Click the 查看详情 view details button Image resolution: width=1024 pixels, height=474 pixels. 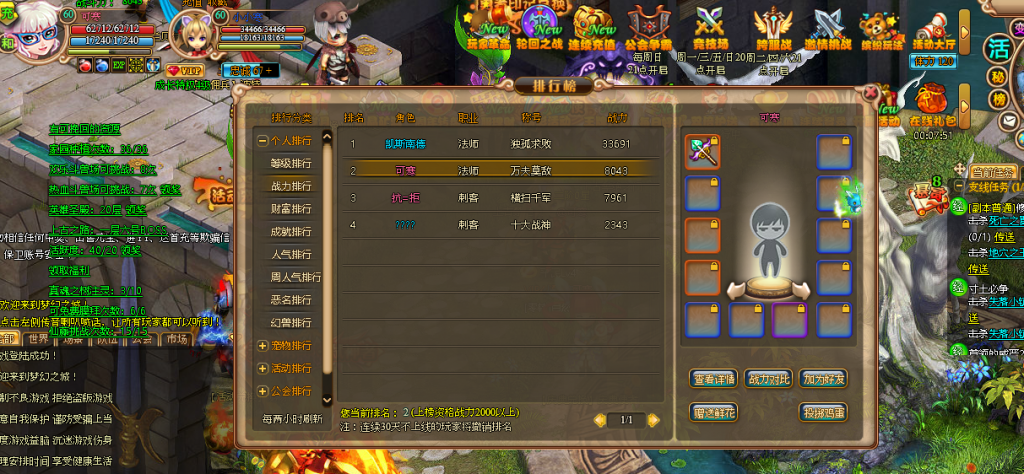pos(714,379)
